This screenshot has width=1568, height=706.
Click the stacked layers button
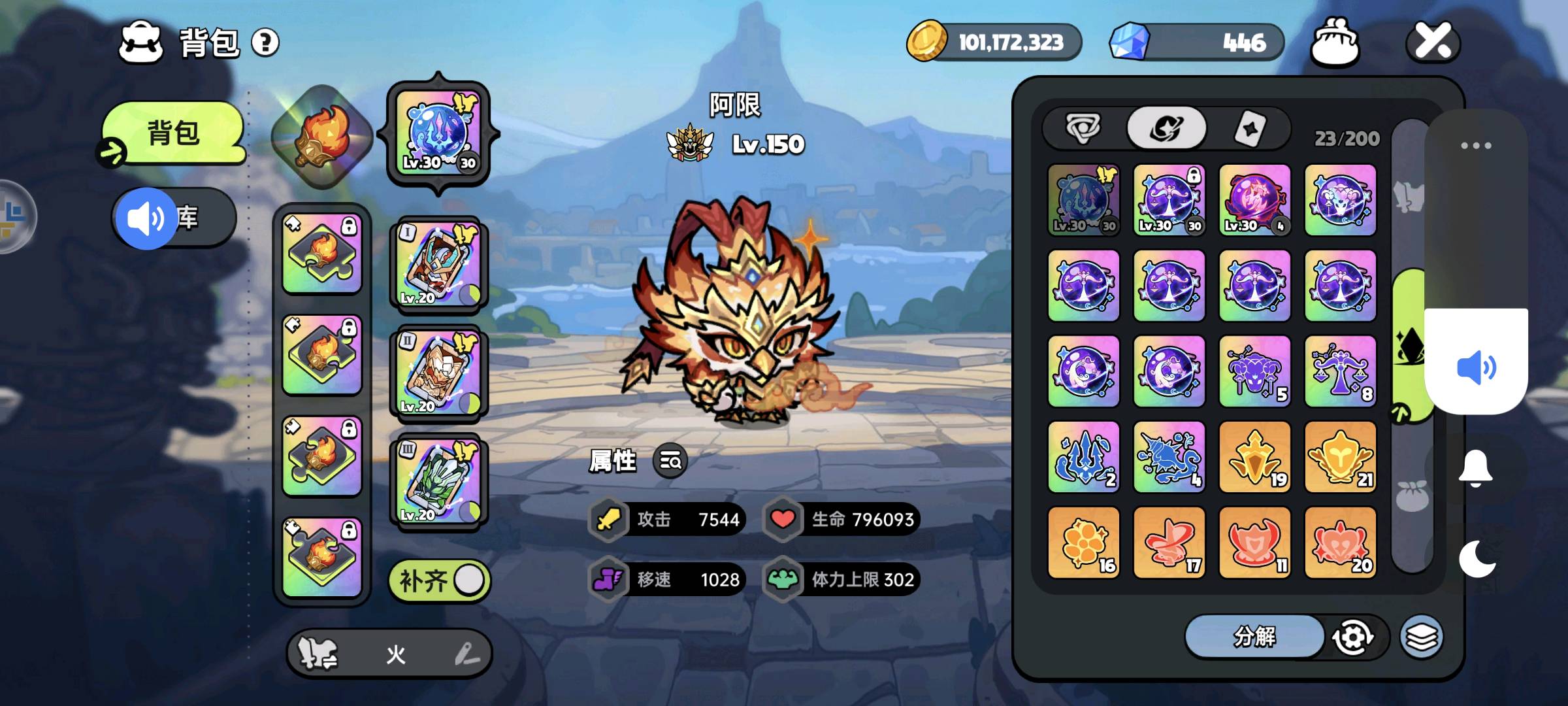tap(1421, 637)
